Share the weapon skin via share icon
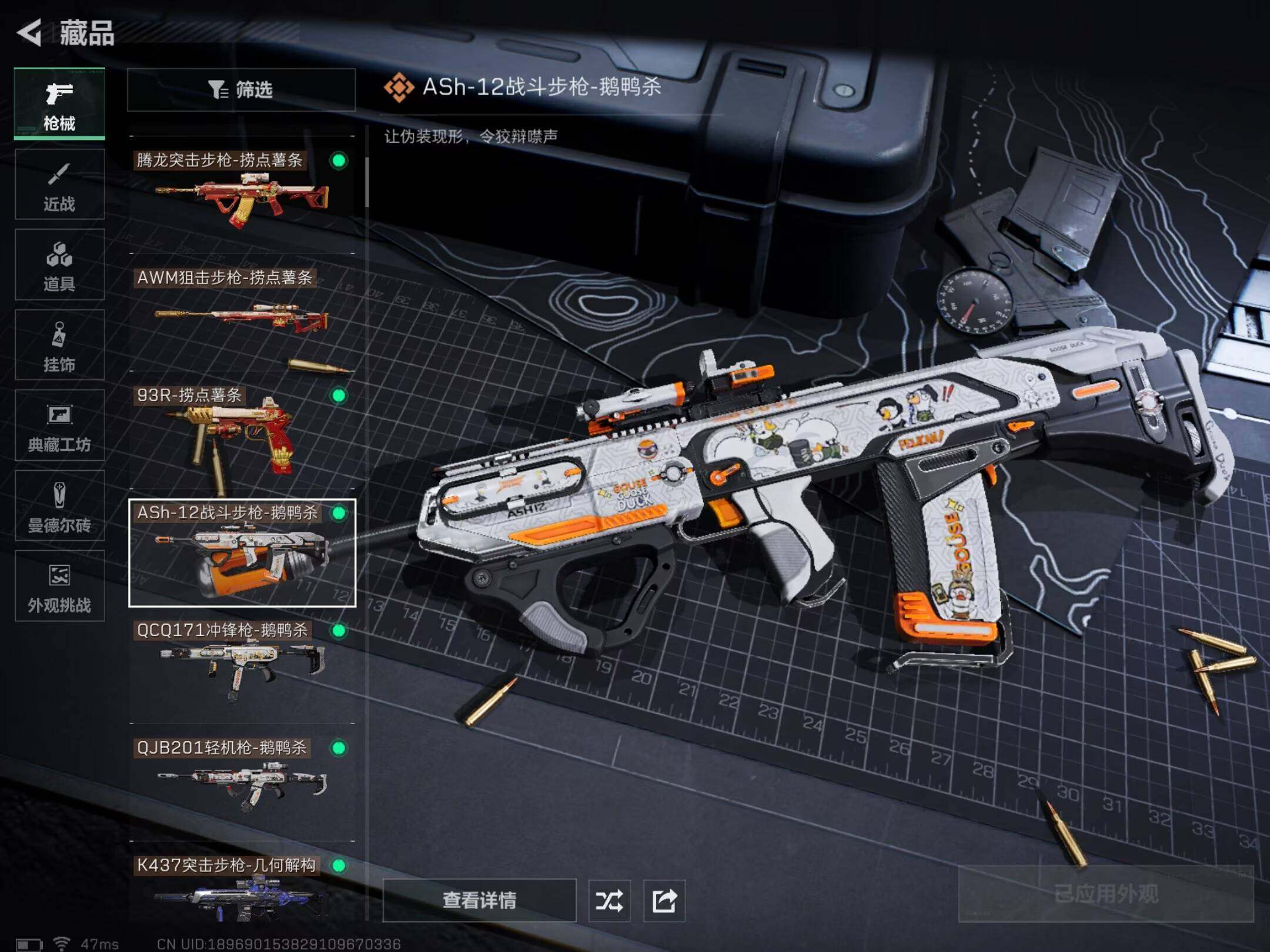1270x952 pixels. pos(664,900)
